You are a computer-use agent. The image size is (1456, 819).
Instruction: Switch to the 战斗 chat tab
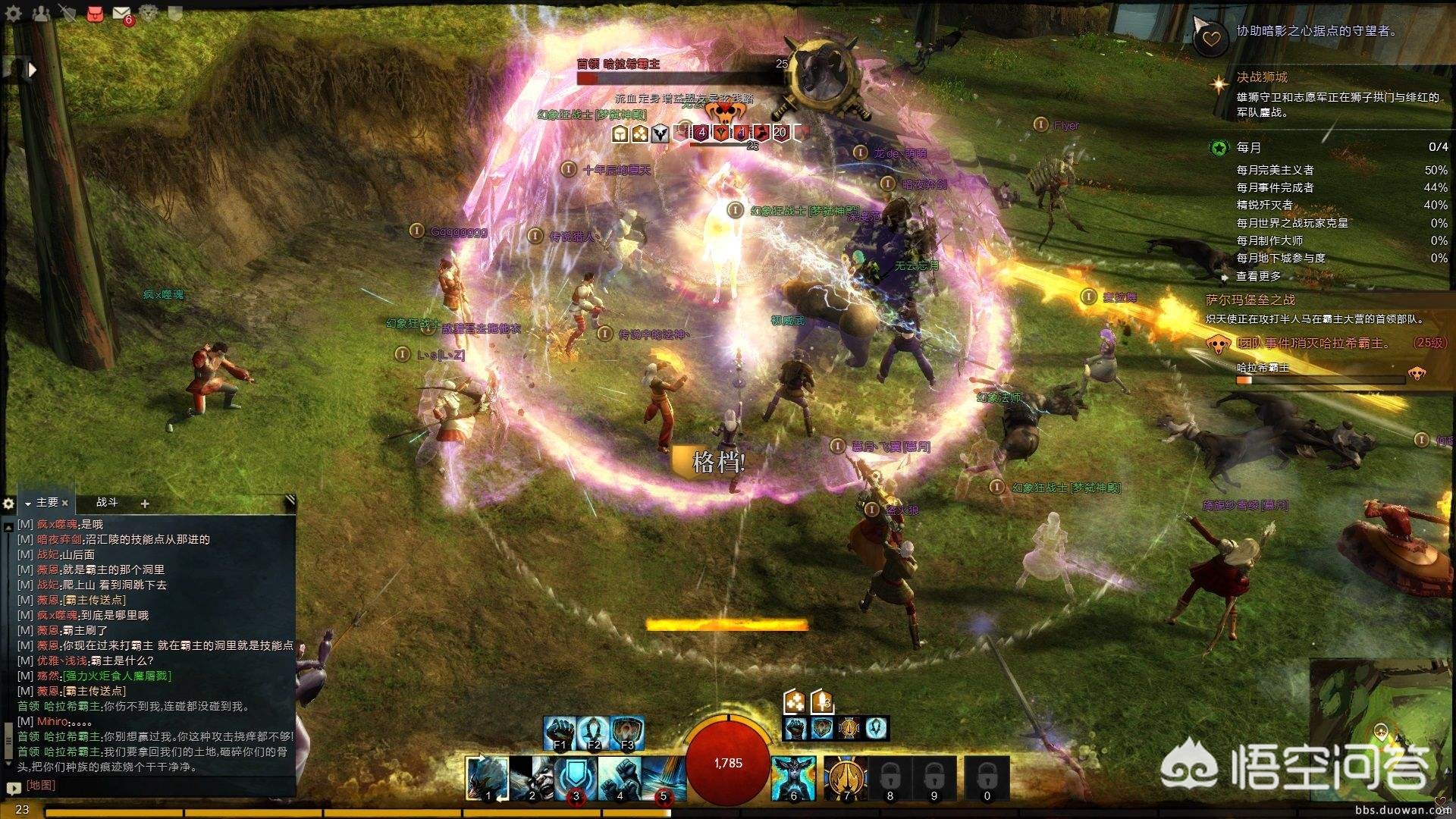107,502
